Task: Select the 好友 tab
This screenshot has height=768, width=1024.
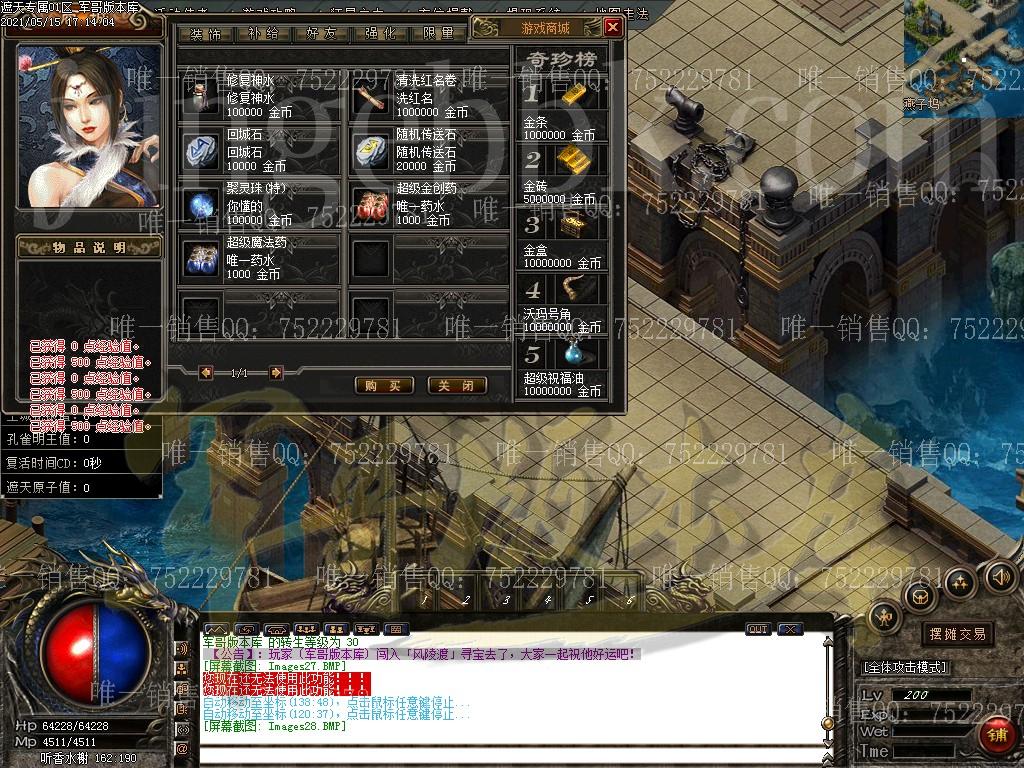Action: pyautogui.click(x=322, y=33)
